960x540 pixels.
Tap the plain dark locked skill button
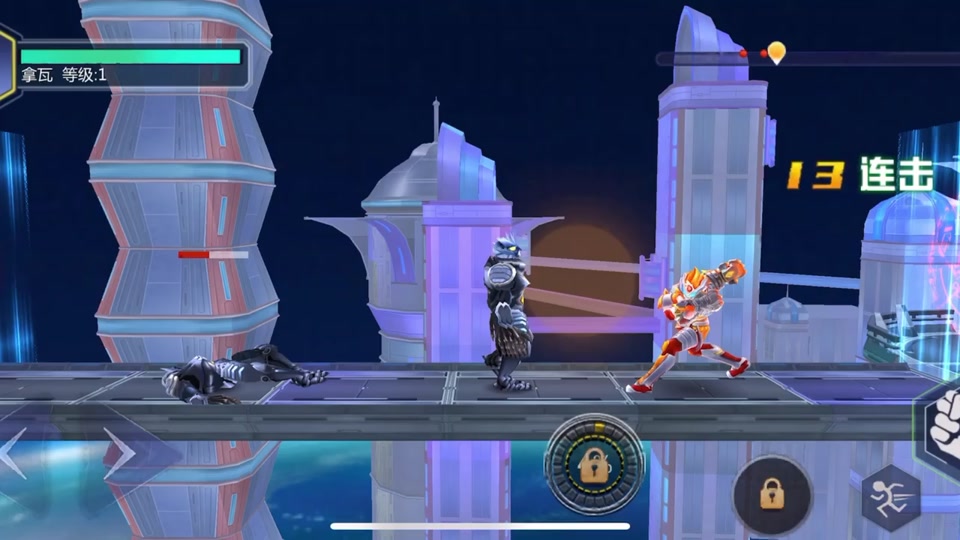point(771,493)
